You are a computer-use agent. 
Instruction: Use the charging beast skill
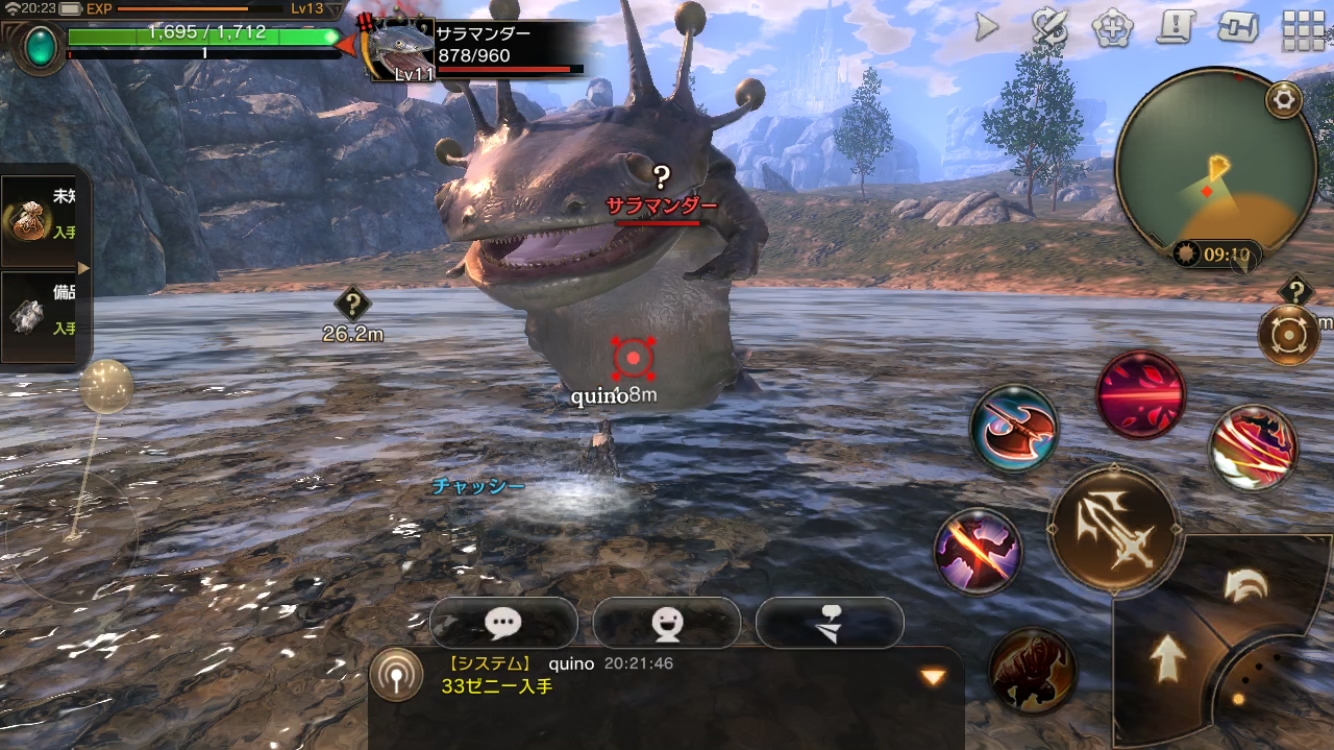[1032, 671]
